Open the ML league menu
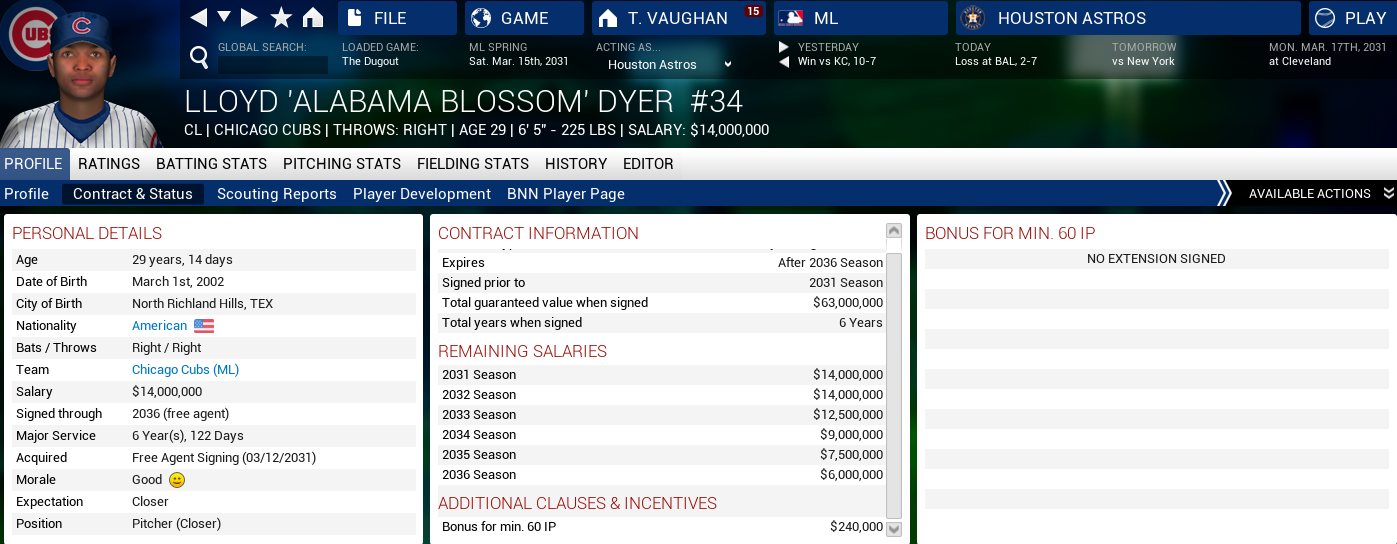This screenshot has height=544, width=1397. click(x=859, y=18)
